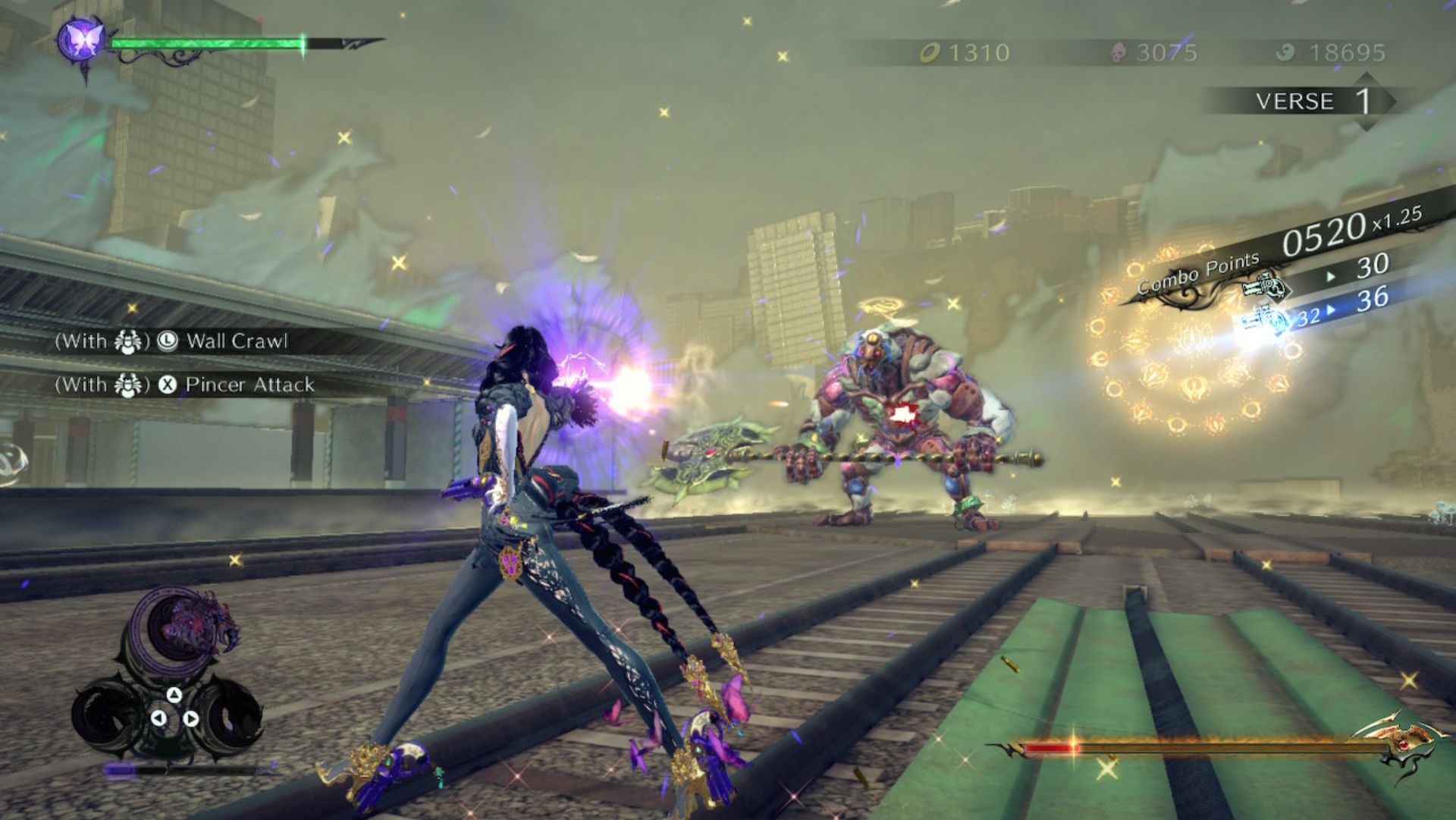
Task: Toggle the right d-pad arrow on the weapon wheel
Action: [x=191, y=718]
